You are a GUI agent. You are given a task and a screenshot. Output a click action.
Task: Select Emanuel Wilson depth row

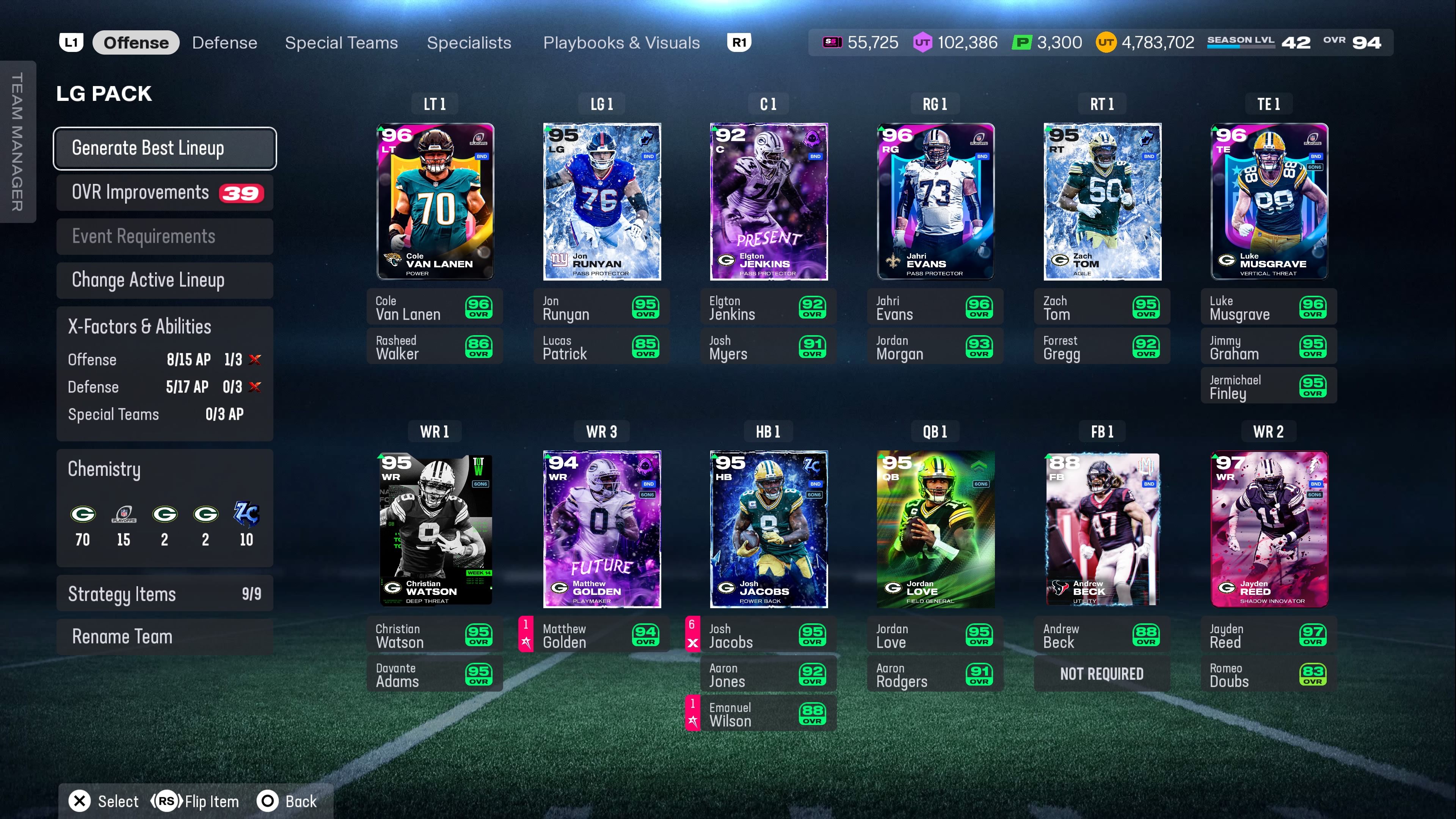pos(768,714)
